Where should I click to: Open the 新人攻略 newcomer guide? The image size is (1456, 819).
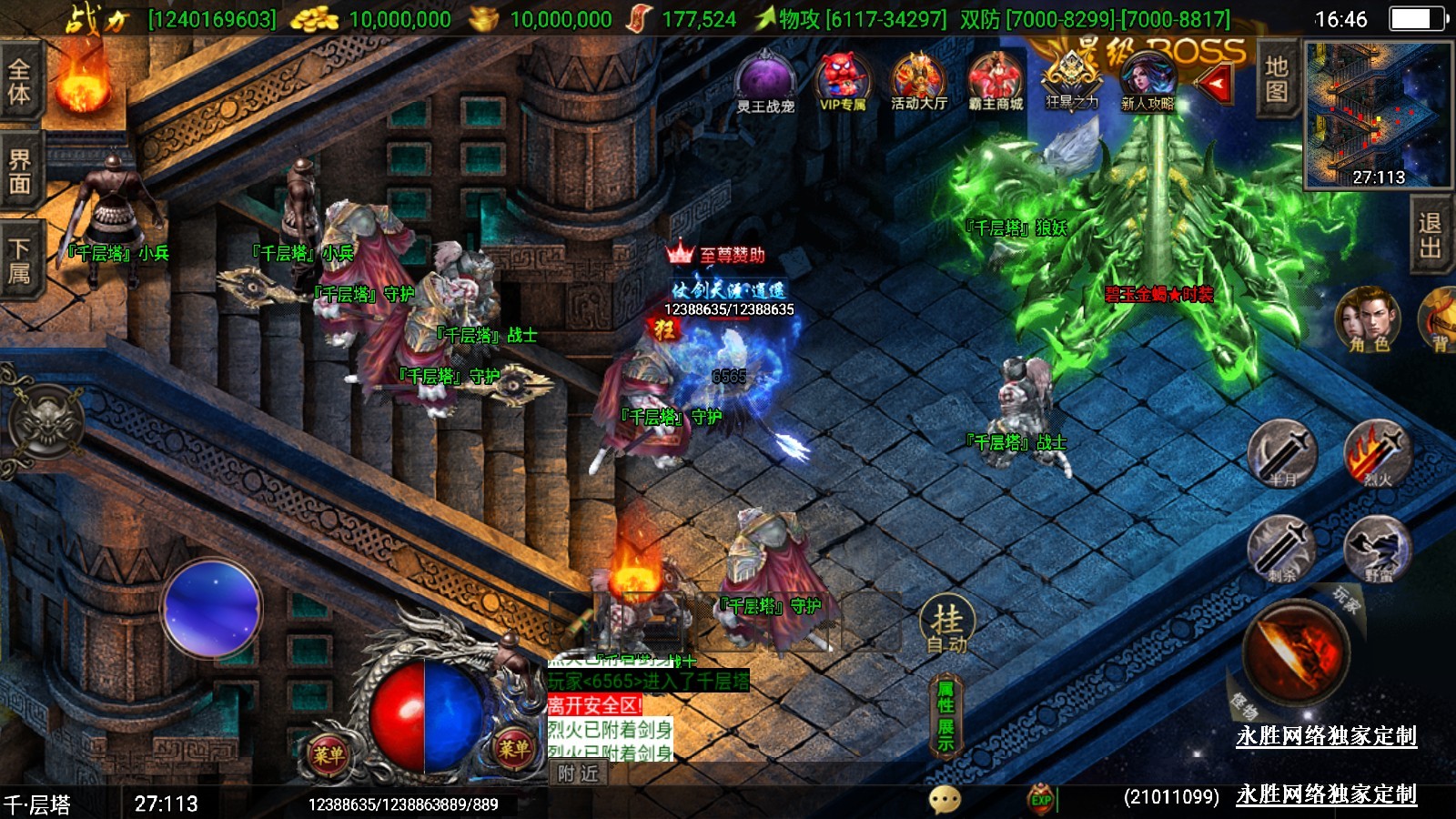pos(1147,81)
